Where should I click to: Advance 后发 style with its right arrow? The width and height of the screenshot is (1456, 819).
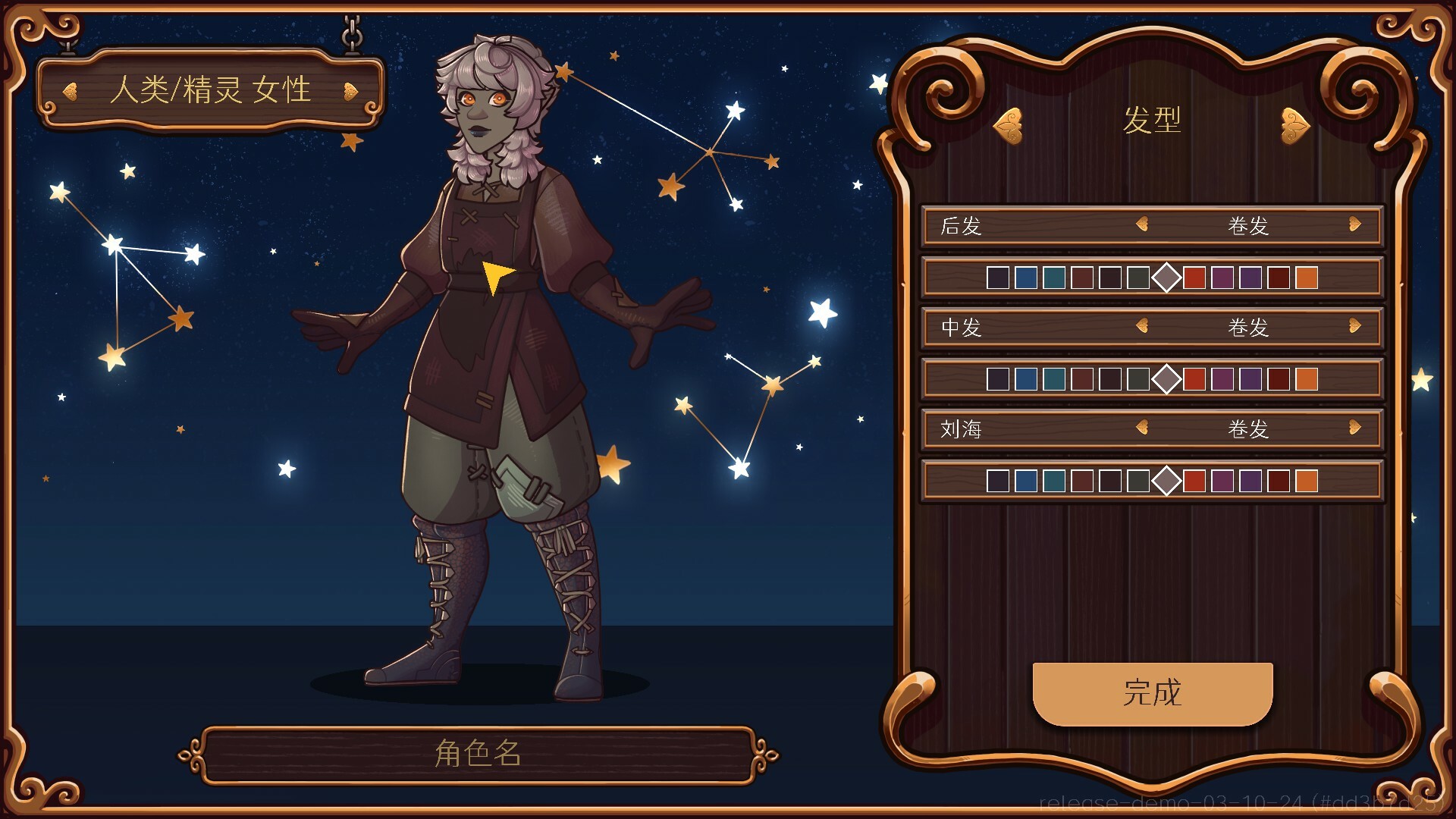click(x=1355, y=225)
